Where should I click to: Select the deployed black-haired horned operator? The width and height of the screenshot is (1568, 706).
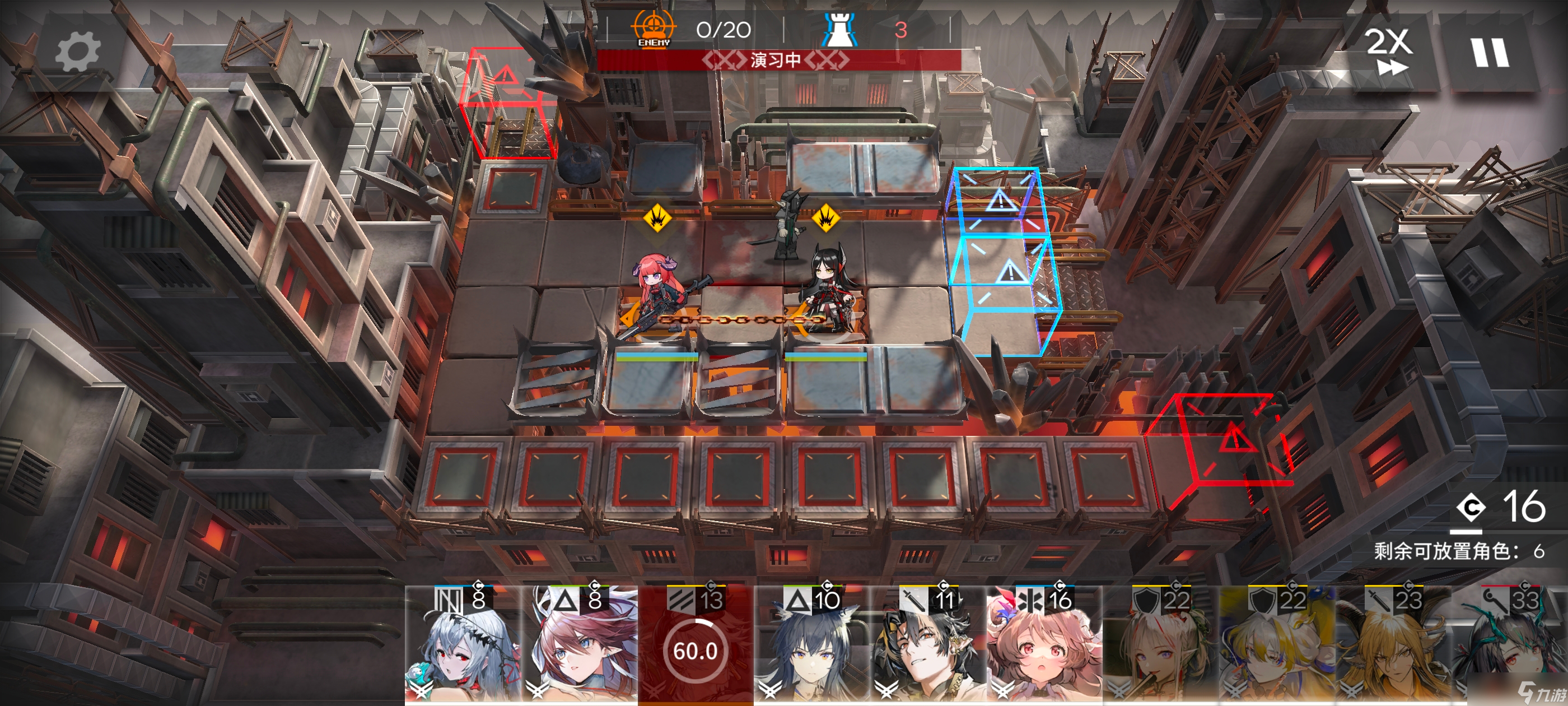827,286
